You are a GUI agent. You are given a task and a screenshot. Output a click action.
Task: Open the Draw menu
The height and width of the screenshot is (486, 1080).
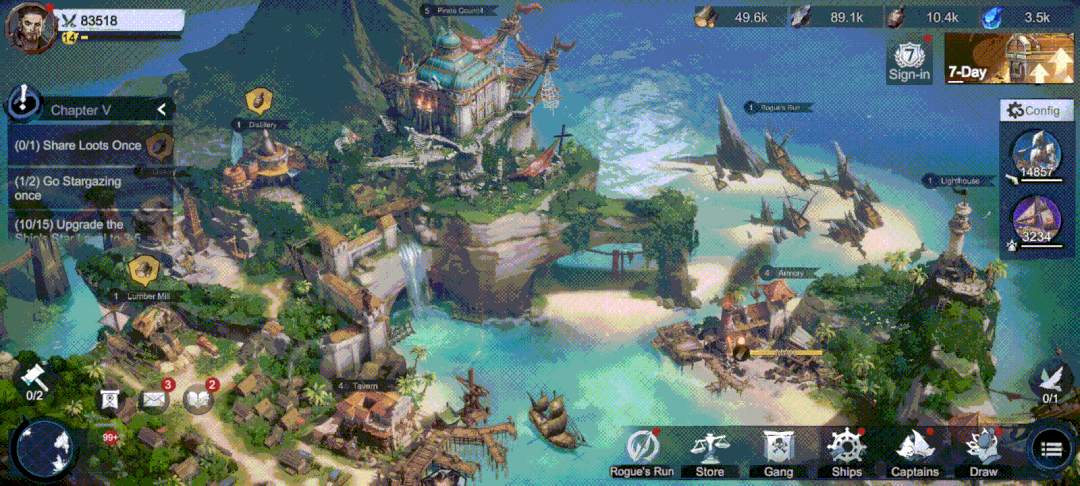[982, 452]
